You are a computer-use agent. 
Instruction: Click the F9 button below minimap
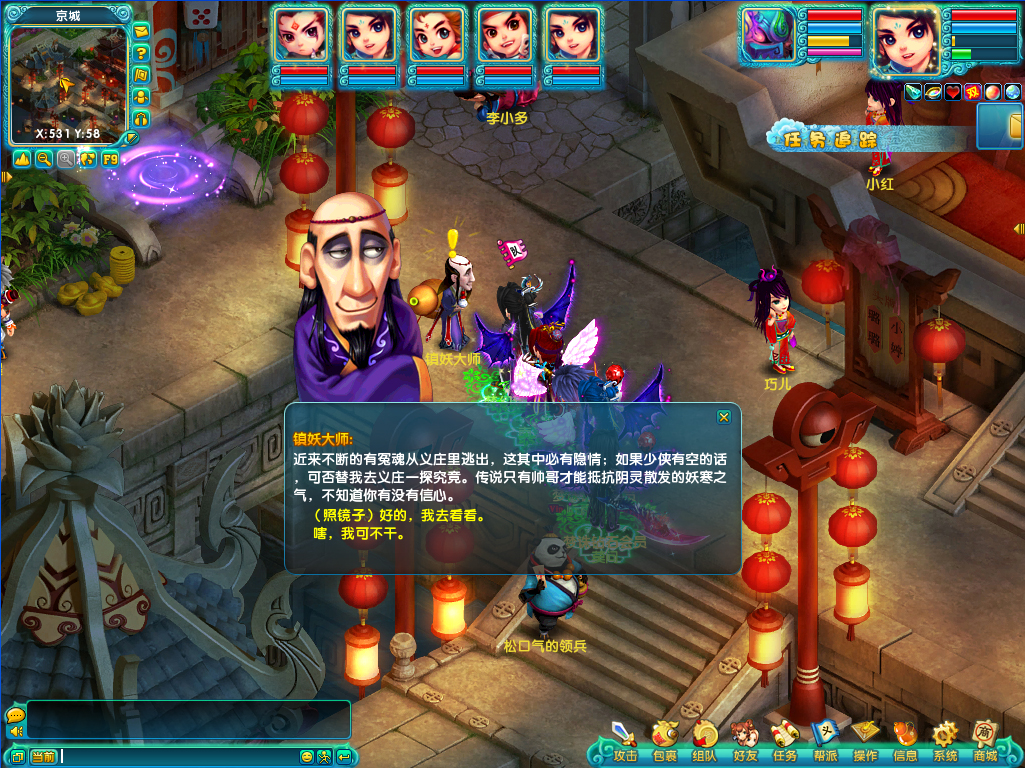(110, 159)
